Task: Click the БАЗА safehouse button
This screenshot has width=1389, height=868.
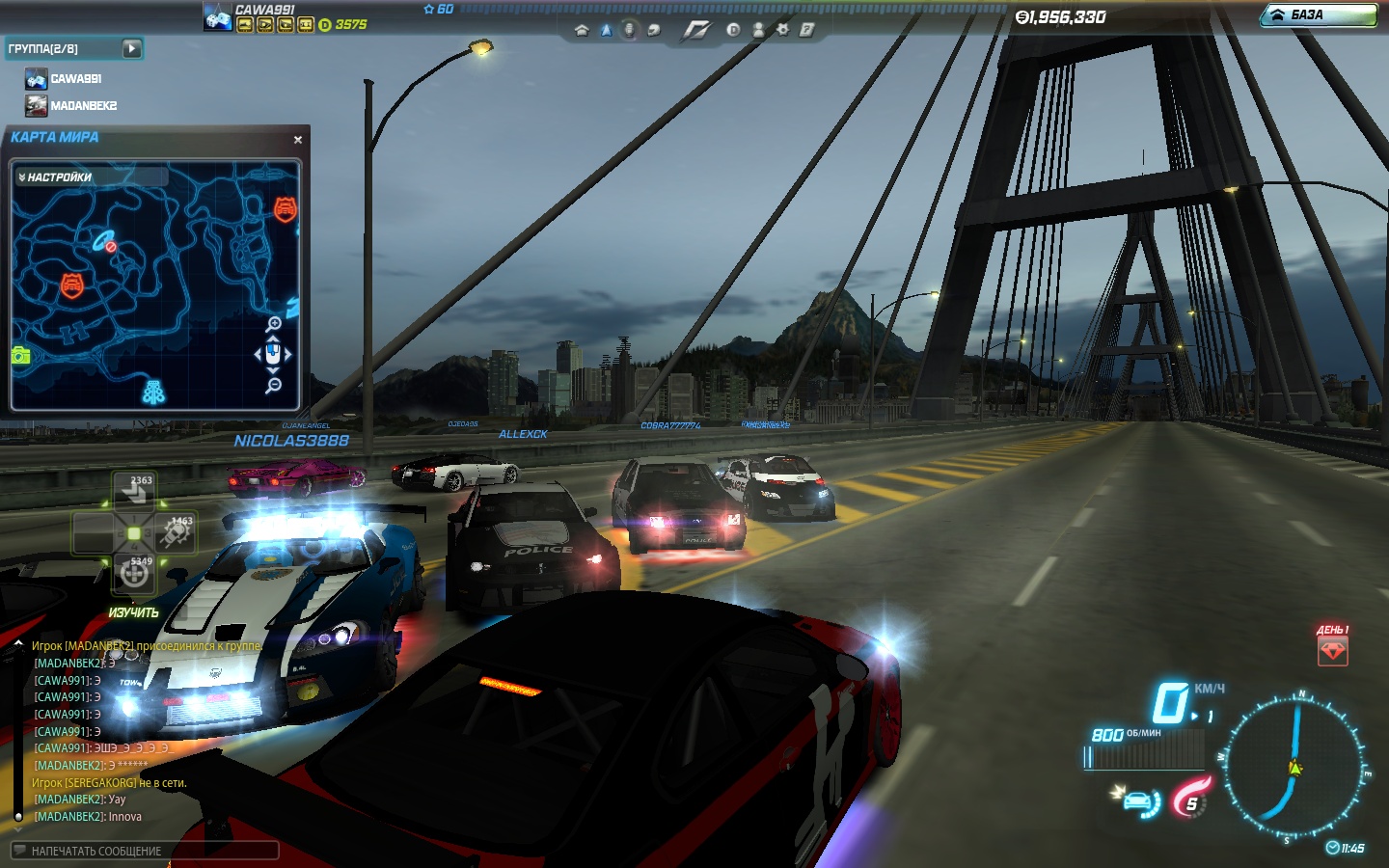Action: point(1319,14)
